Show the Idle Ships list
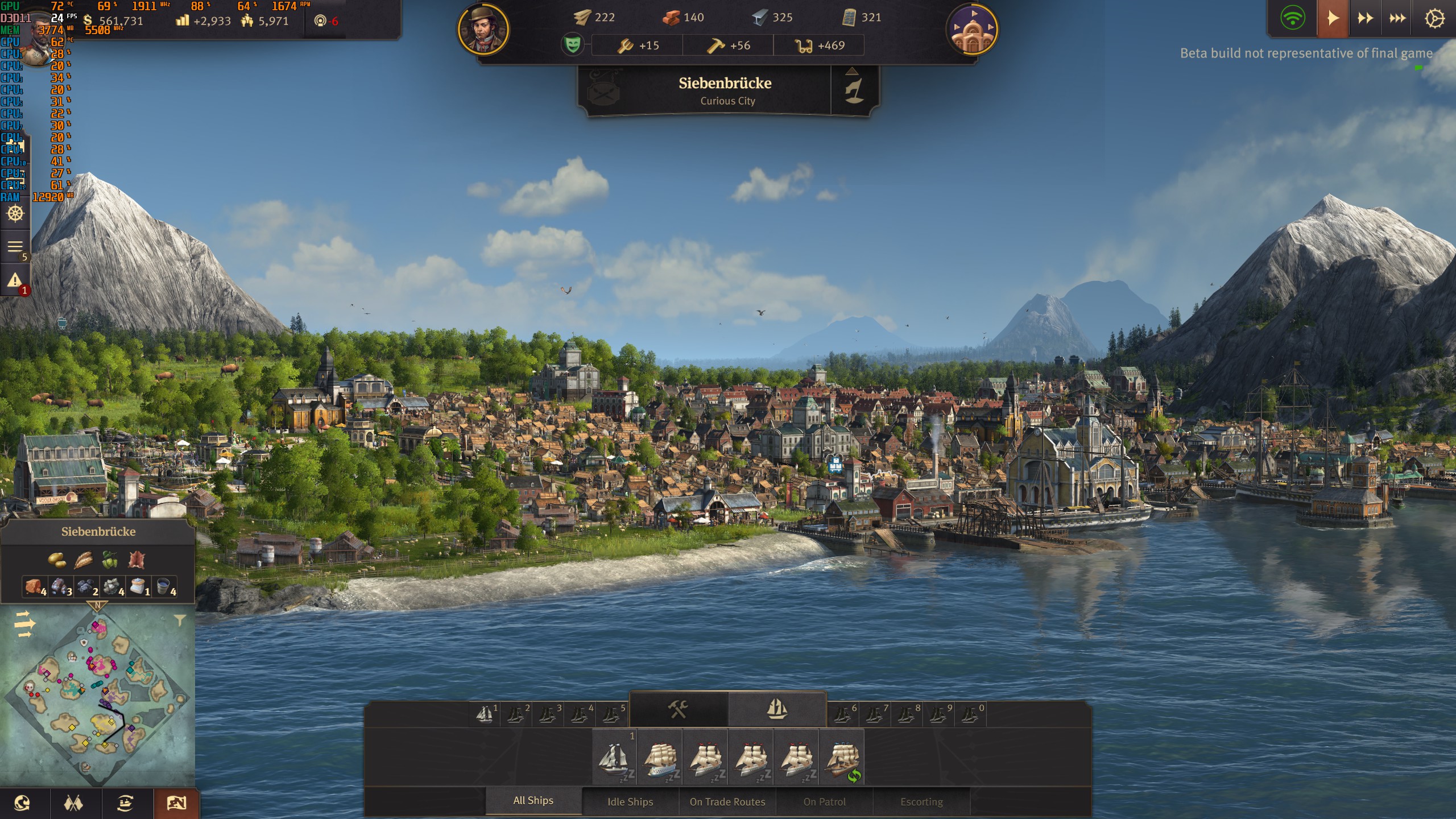 tap(630, 801)
